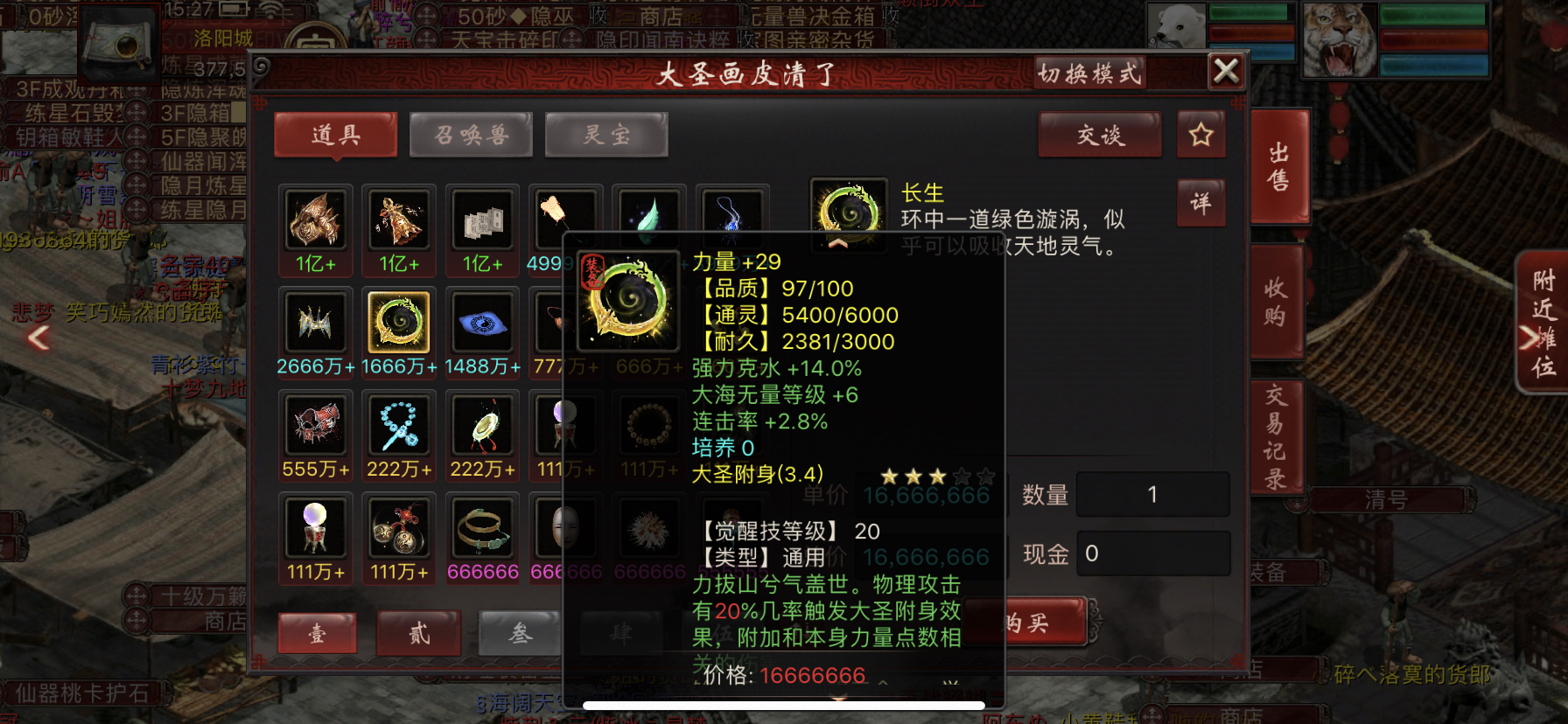This screenshot has width=1568, height=724.
Task: Collapse the chat panel with the left arrow
Action: (x=38, y=337)
